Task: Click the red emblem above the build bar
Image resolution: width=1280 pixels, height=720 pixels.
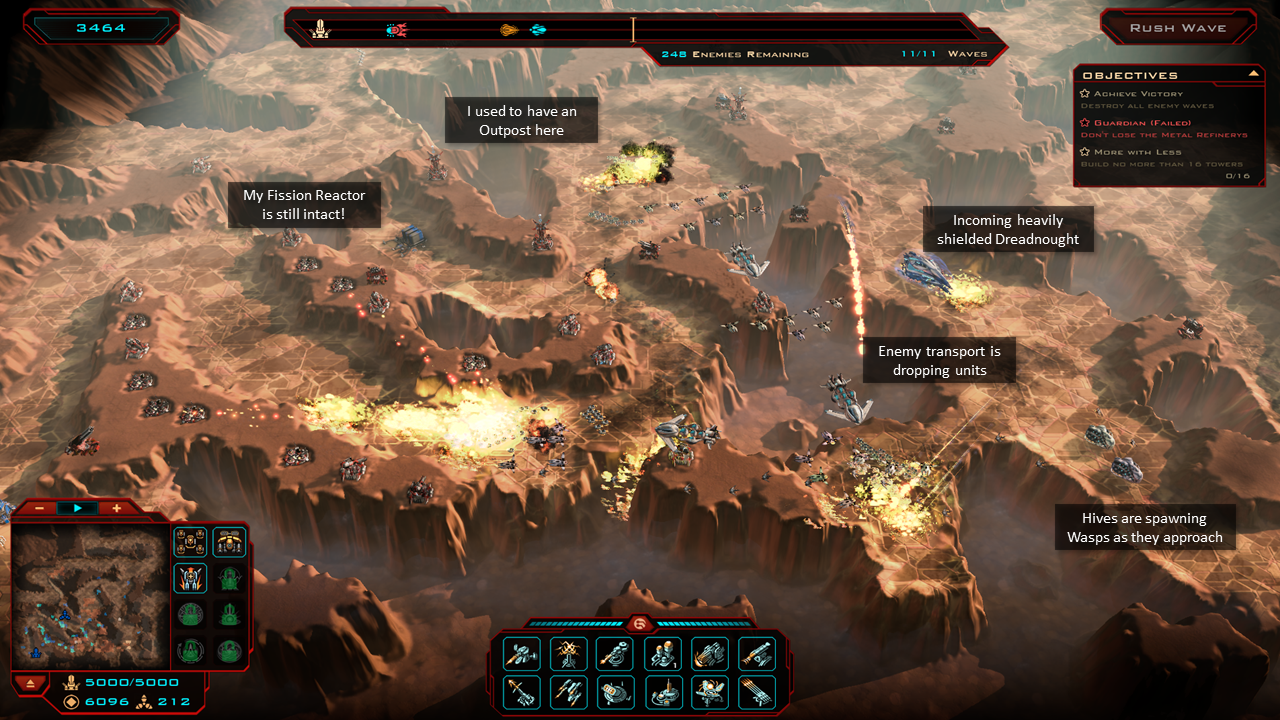Action: pos(640,623)
